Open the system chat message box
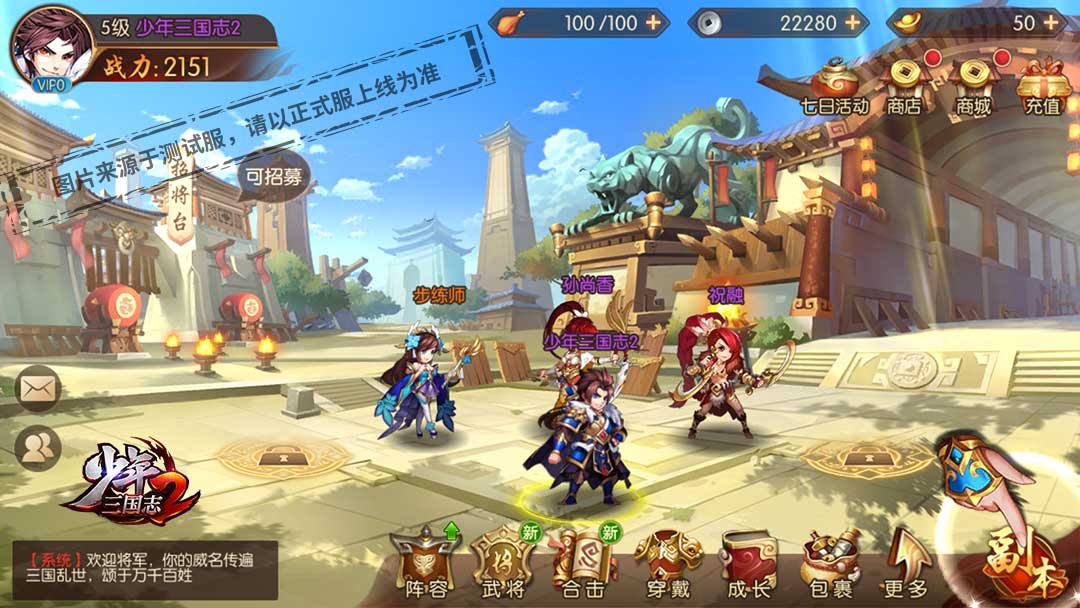 coord(144,569)
